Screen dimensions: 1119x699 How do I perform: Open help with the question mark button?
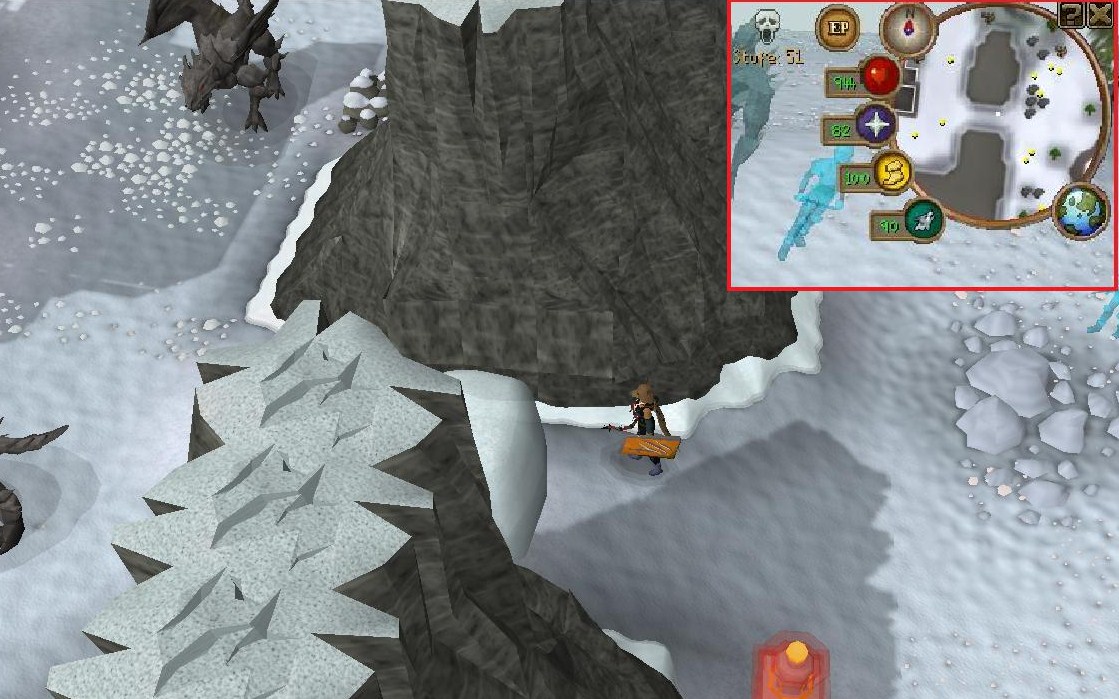point(1071,14)
